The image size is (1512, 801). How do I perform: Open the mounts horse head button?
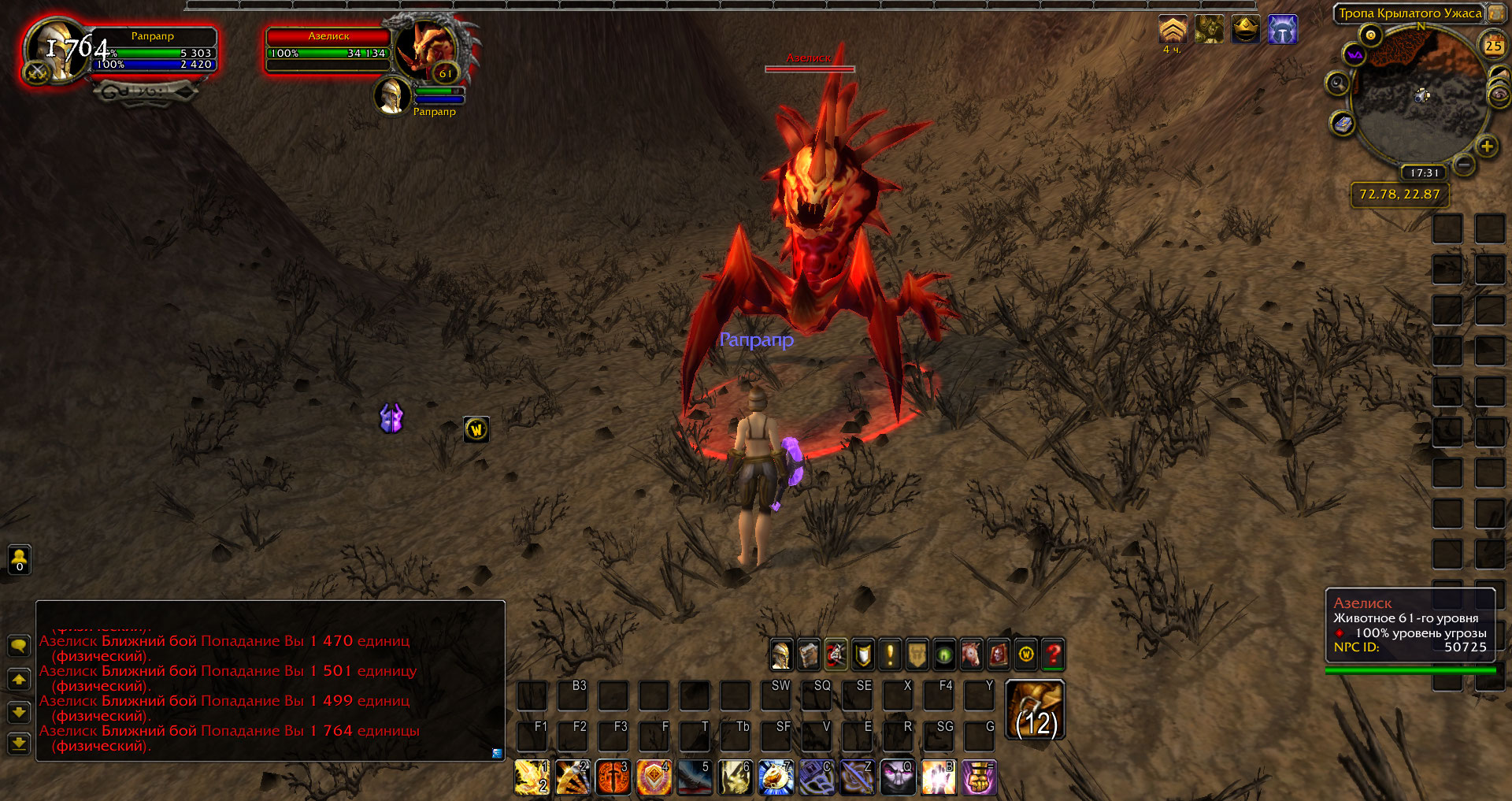971,655
